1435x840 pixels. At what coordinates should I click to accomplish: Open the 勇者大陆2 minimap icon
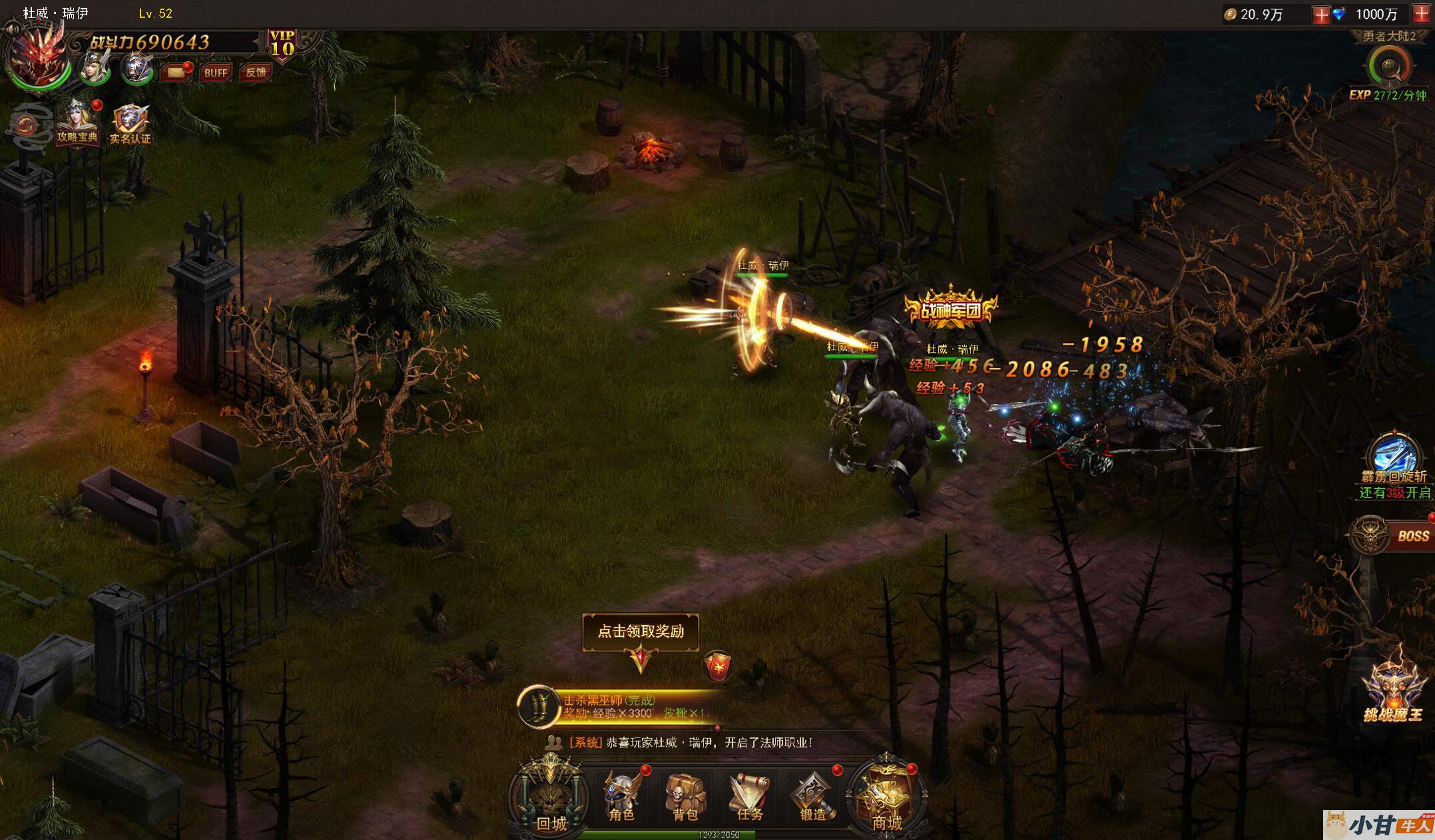click(x=1389, y=67)
